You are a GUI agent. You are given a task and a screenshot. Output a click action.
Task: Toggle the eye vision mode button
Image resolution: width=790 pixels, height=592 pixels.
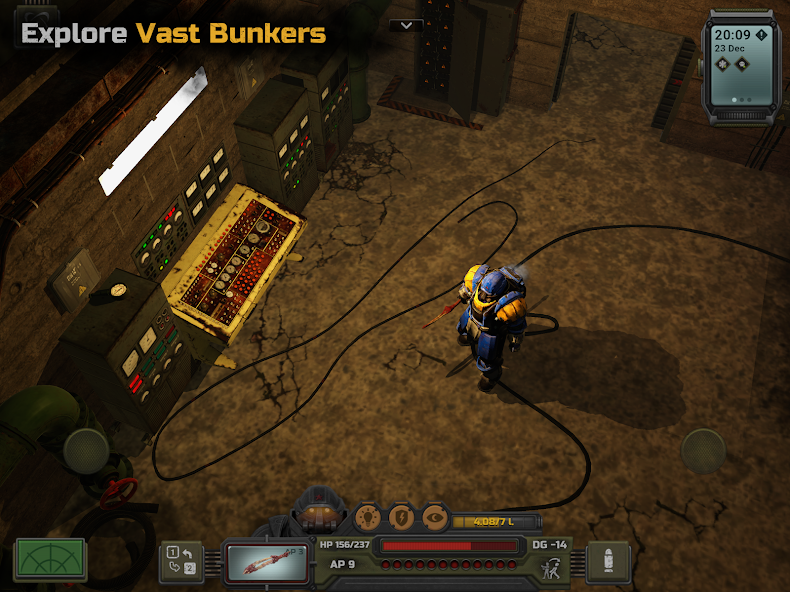point(434,517)
